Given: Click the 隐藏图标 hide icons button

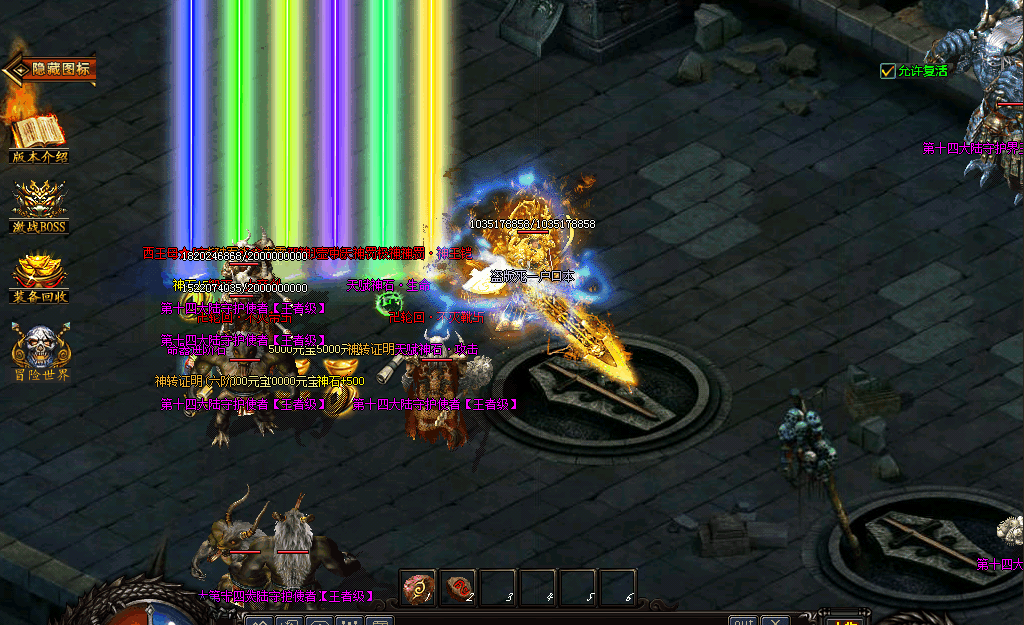Looking at the screenshot, I should (x=52, y=70).
